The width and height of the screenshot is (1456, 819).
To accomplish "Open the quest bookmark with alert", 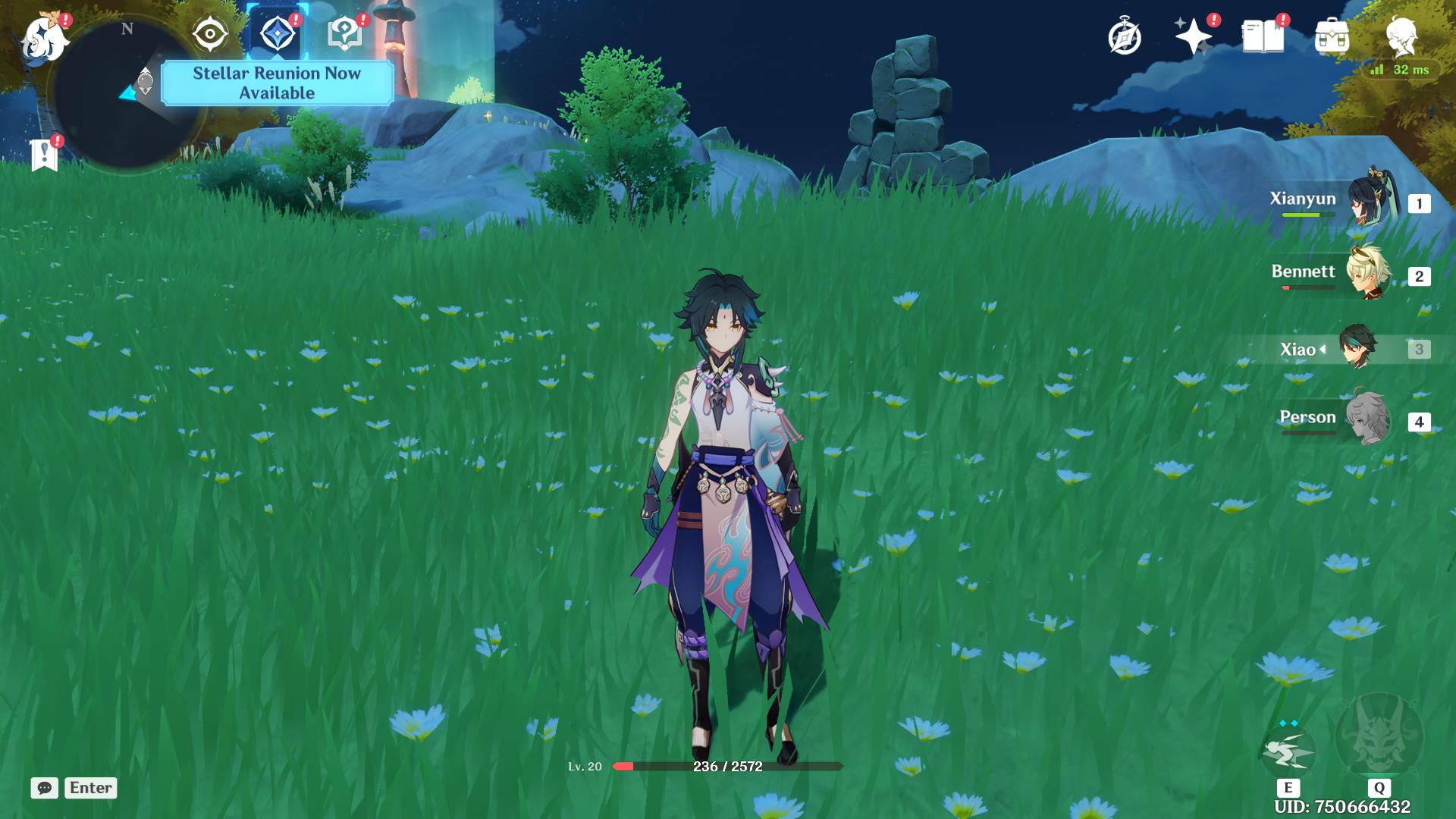I will click(x=45, y=154).
